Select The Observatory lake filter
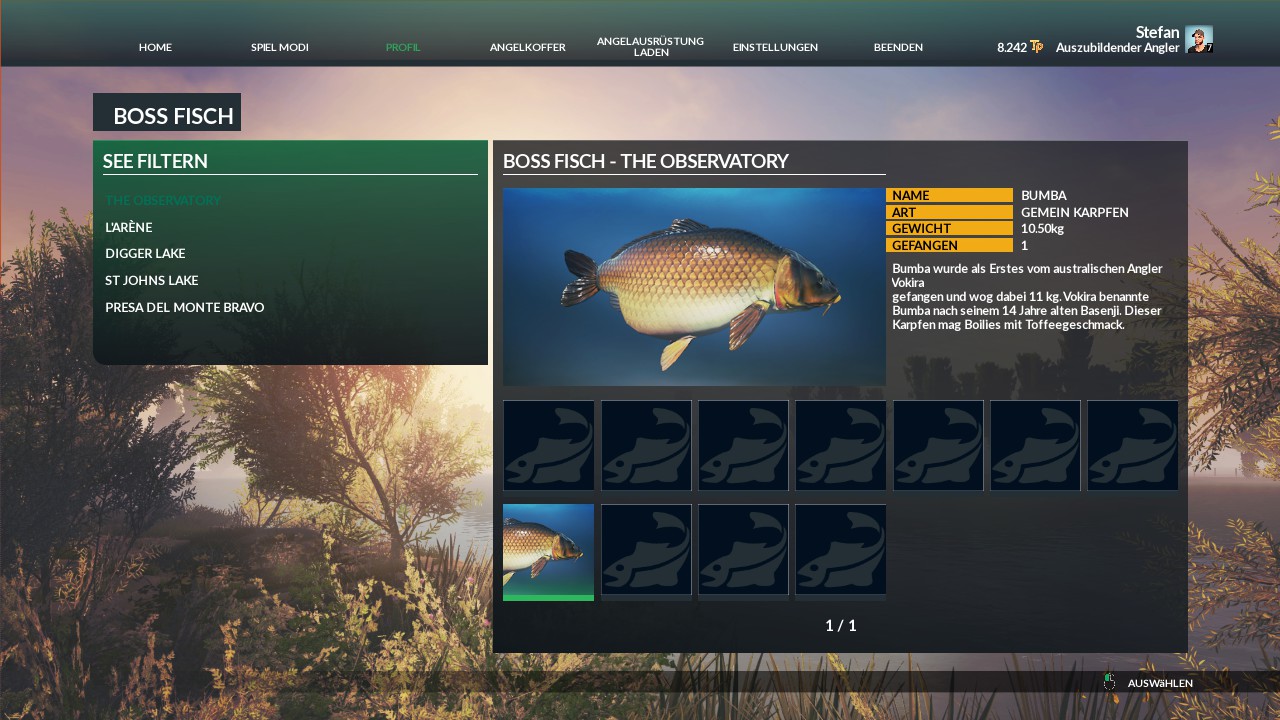This screenshot has width=1280, height=720. (x=163, y=200)
